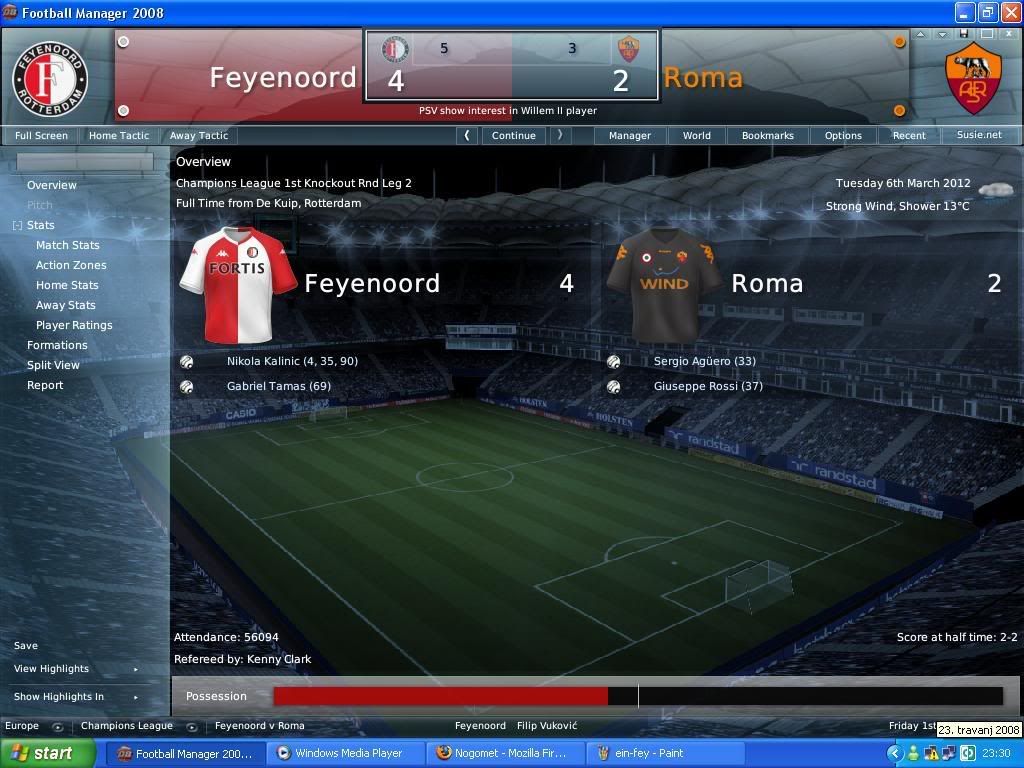The image size is (1024, 768).
Task: Choose View Highlights
Action: point(51,669)
